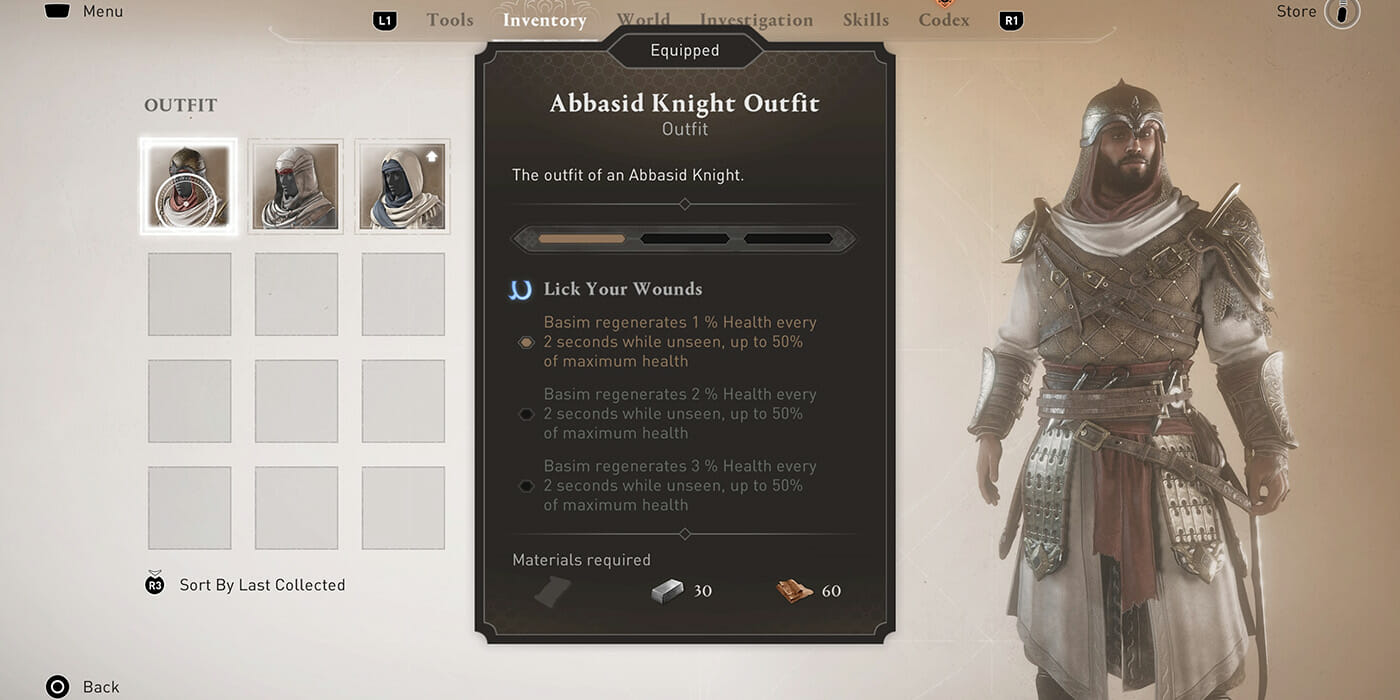Choose the white-hooded outfit with red mask

[x=296, y=187]
